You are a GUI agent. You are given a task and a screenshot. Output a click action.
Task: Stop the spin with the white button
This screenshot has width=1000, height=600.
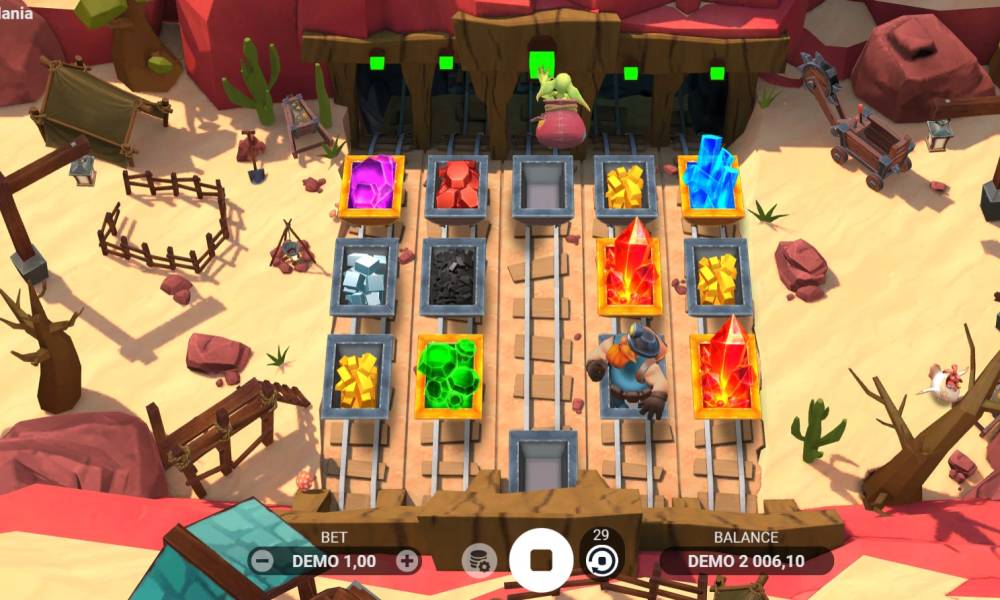(x=541, y=559)
